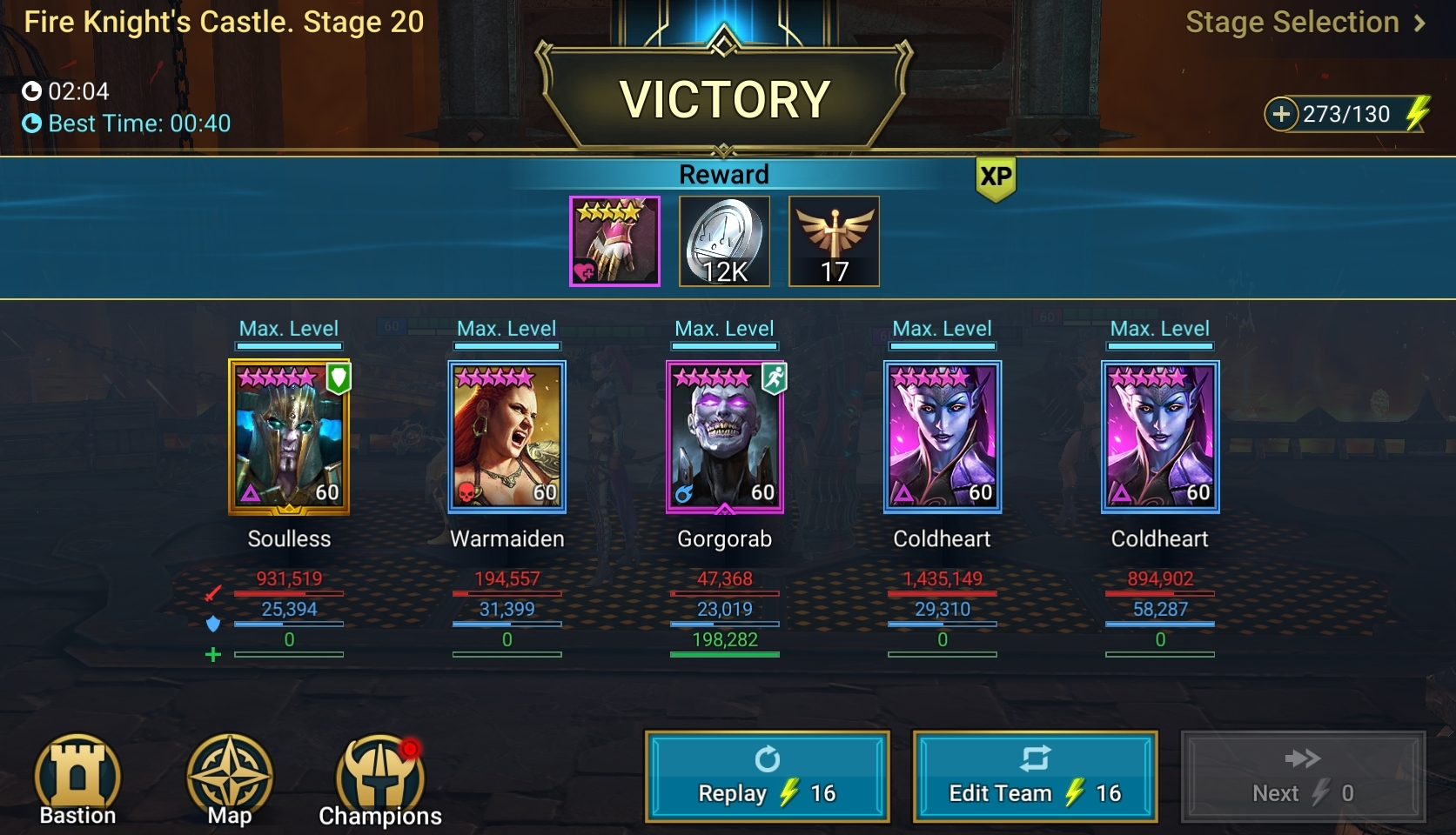Select the silver coins reward
1456x835 pixels.
click(723, 241)
